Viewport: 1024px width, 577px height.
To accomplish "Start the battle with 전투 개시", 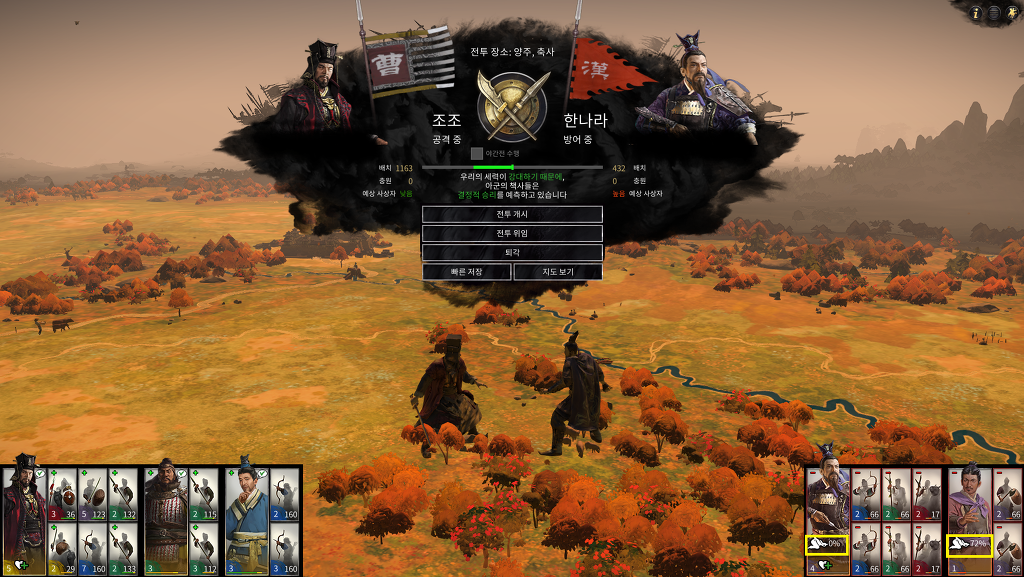I will tap(512, 214).
